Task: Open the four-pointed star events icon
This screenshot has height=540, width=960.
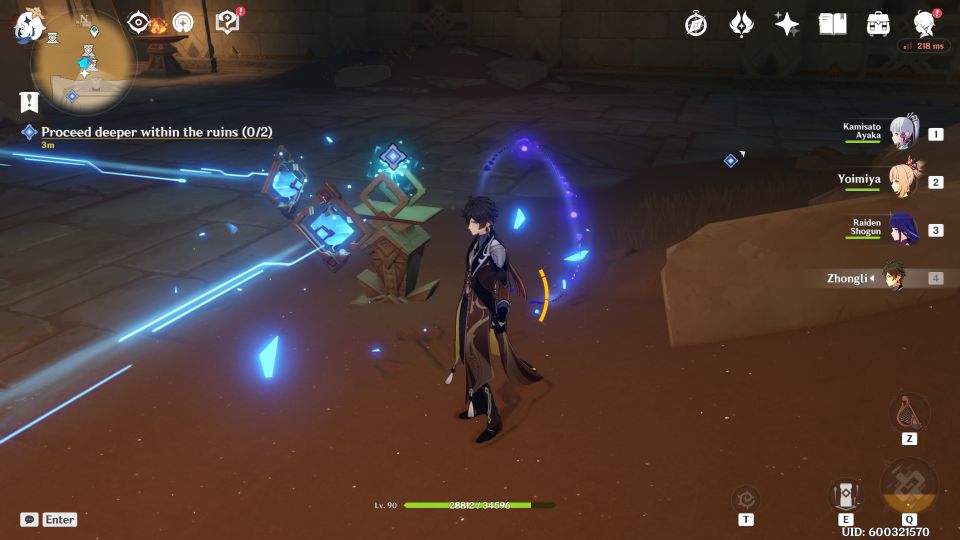Action: [x=787, y=24]
